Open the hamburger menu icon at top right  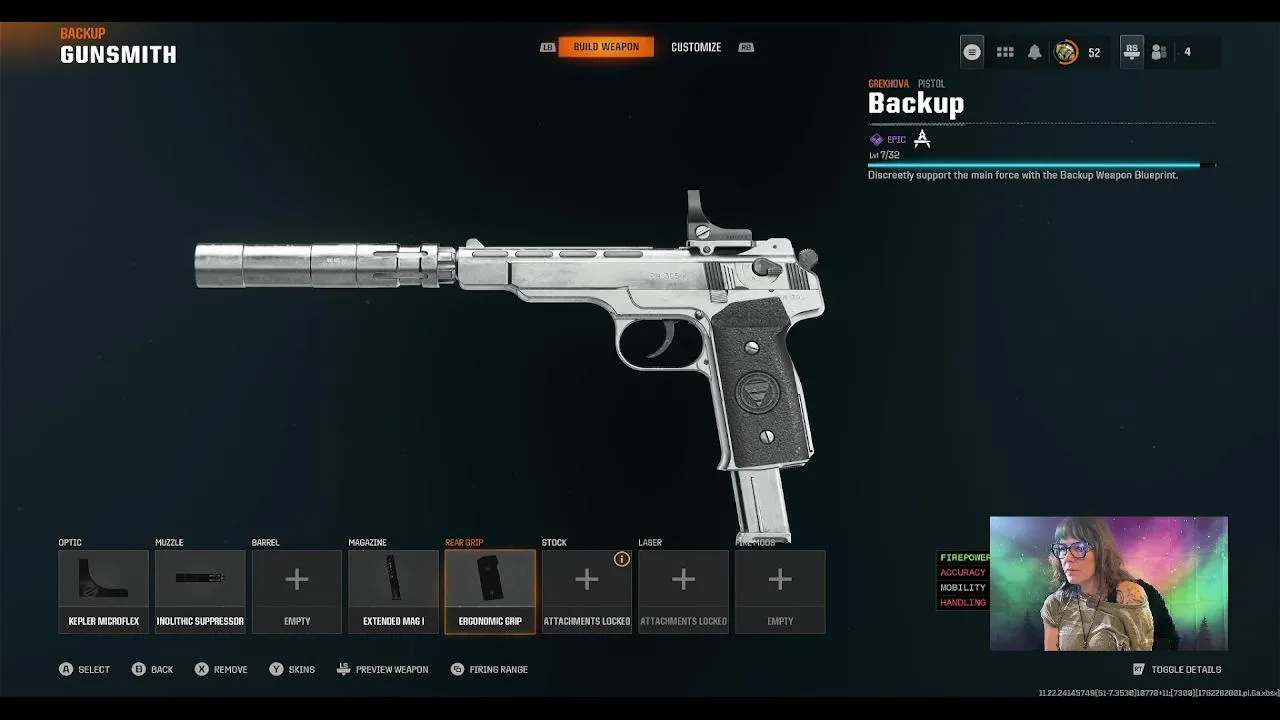(972, 52)
